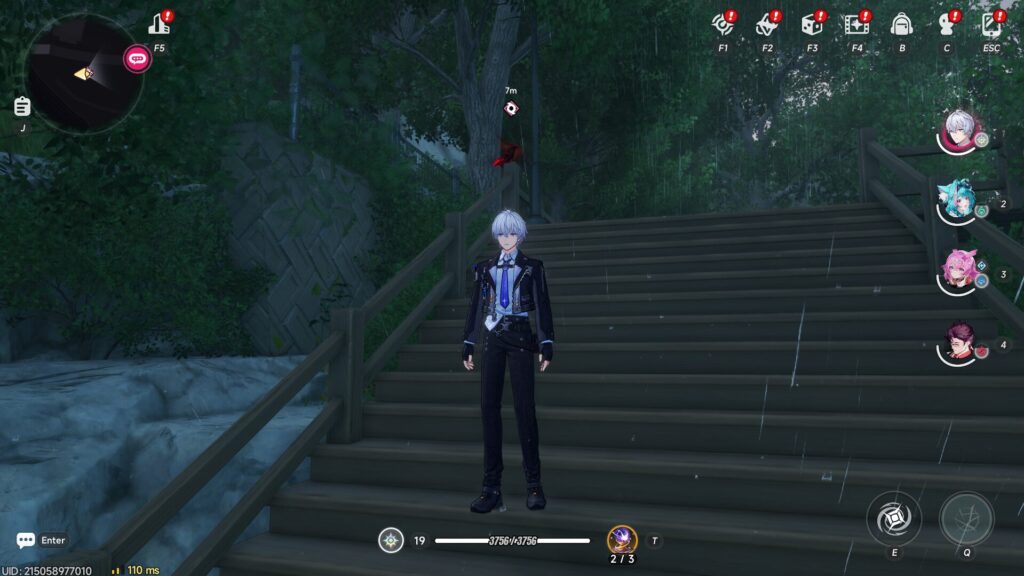Open the target-shaped icon in top bar

click(722, 24)
